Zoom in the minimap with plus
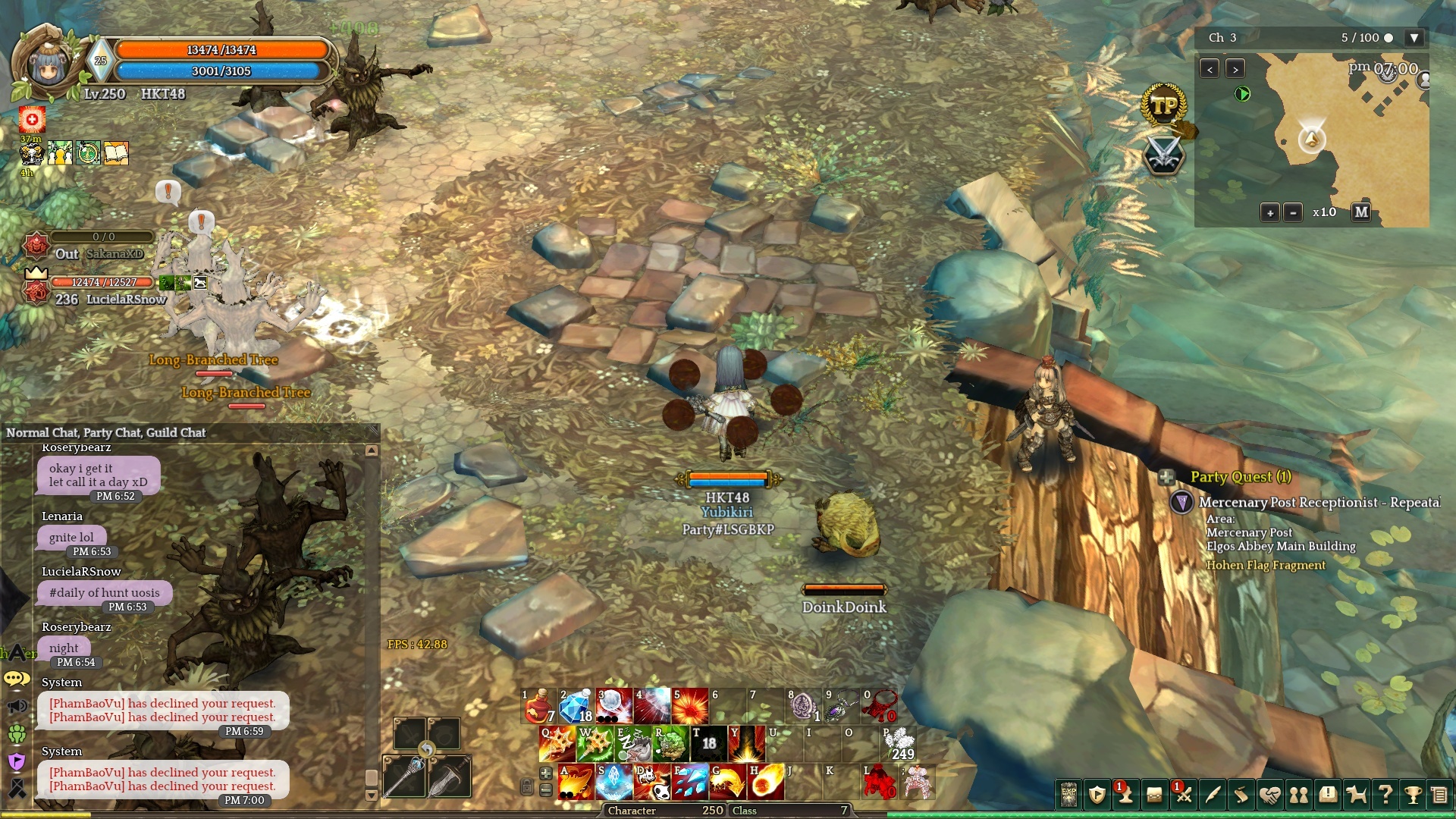The height and width of the screenshot is (819, 1456). coord(1270,213)
